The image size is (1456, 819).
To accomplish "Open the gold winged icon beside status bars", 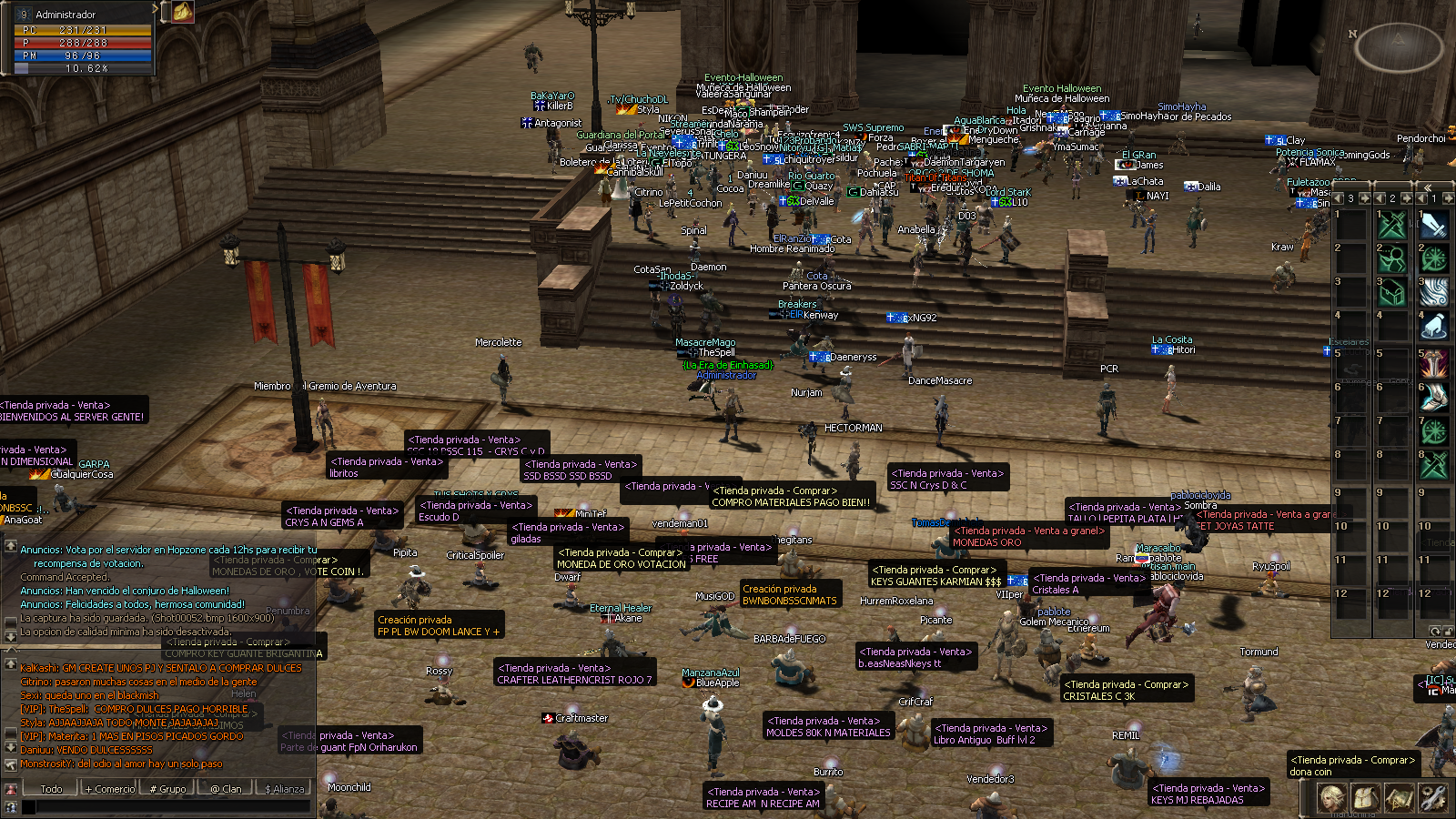I will (183, 11).
